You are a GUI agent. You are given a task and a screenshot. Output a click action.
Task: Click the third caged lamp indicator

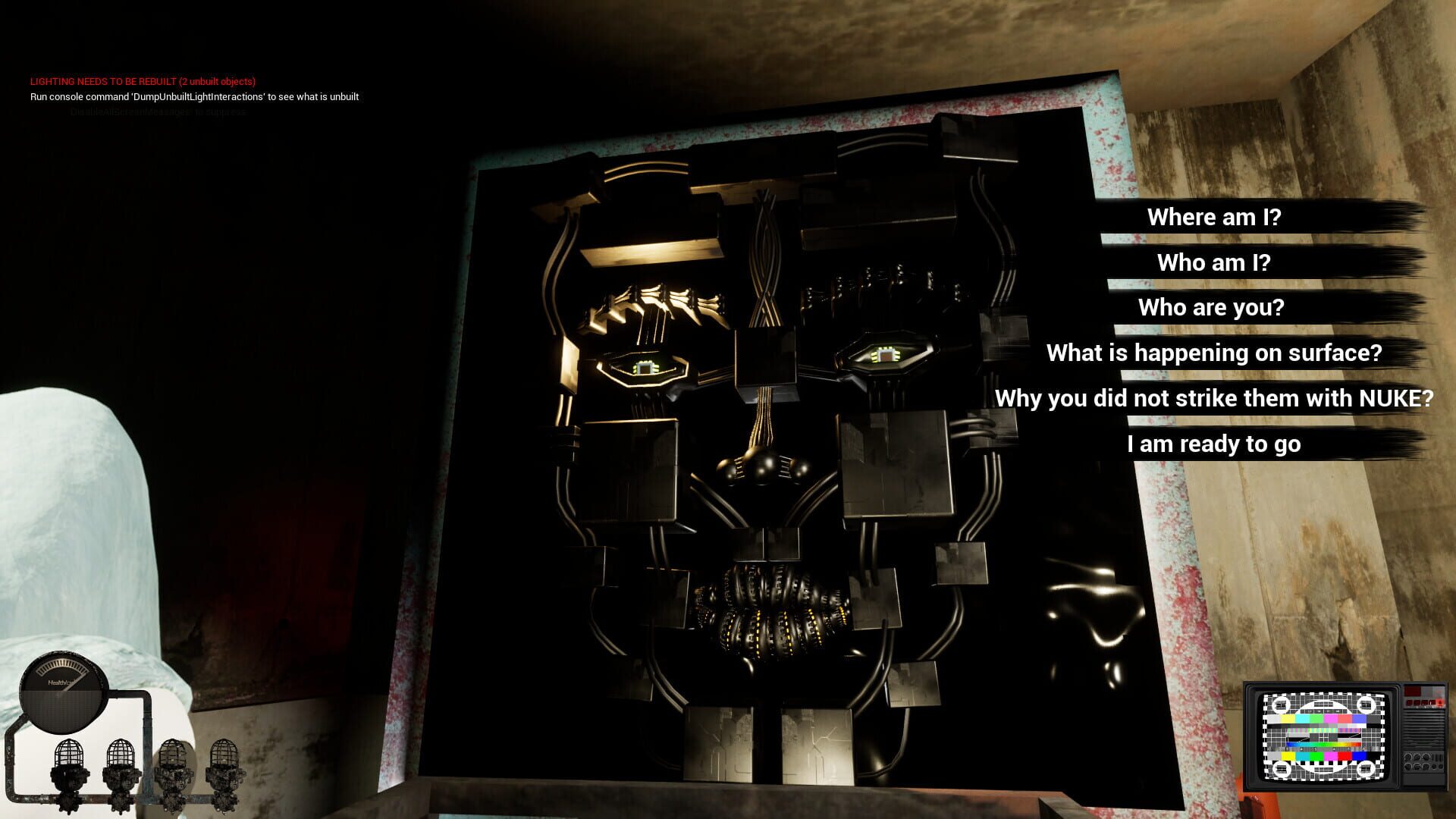[172, 758]
